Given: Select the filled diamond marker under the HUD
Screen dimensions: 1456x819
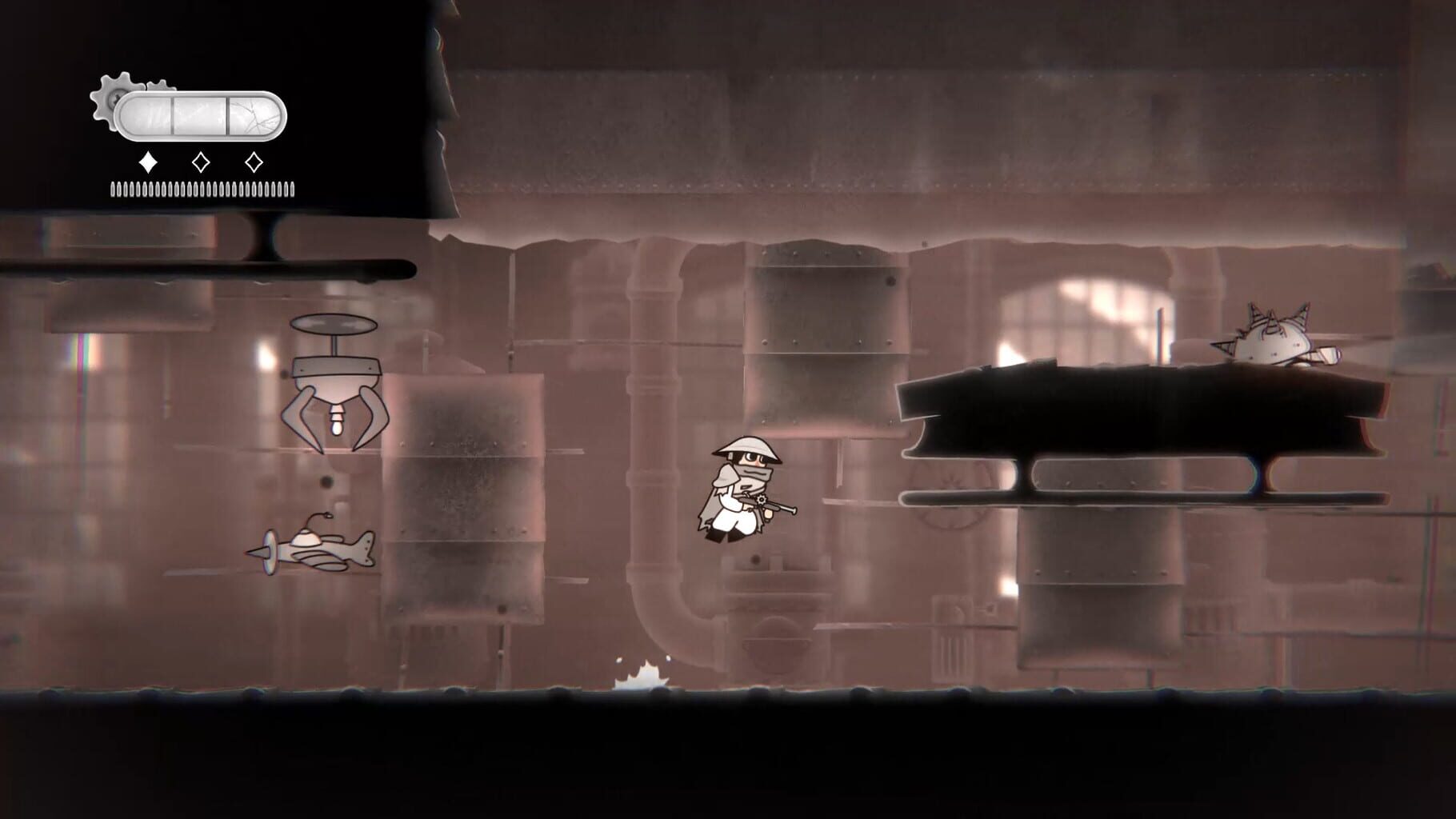Looking at the screenshot, I should pos(147,162).
